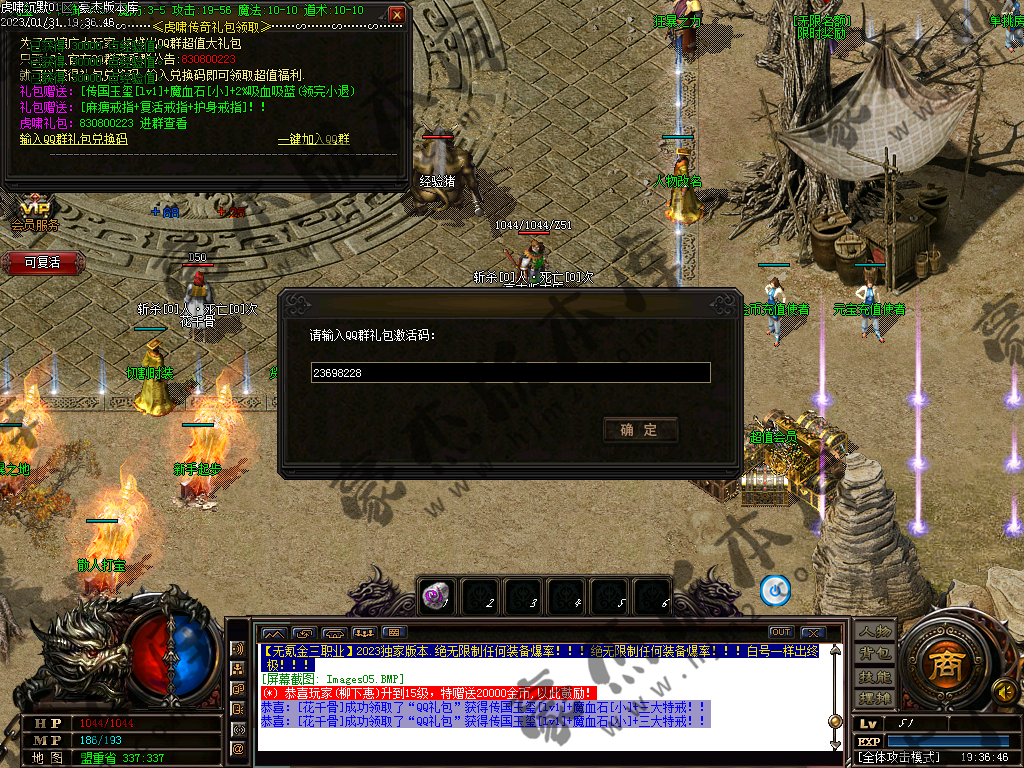
Task: Toggle the gold speaker sound icon
Action: pyautogui.click(x=1002, y=691)
